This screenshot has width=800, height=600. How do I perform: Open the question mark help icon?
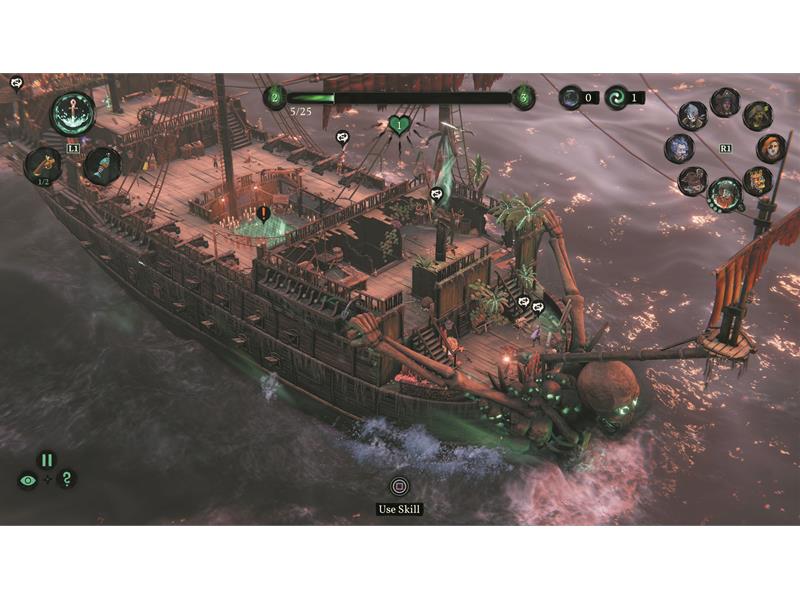point(66,480)
